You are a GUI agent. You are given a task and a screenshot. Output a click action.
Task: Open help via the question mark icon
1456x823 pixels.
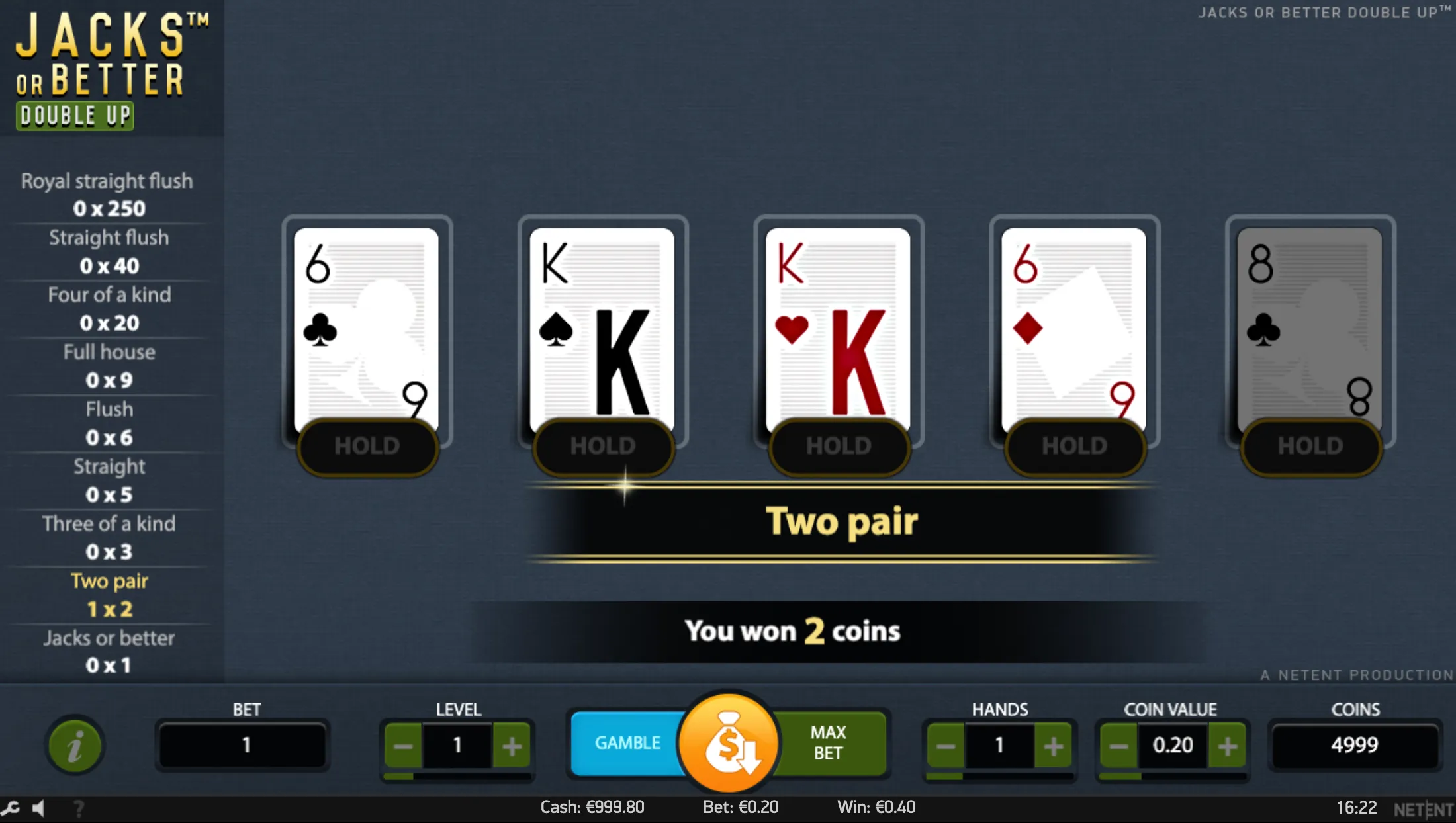[x=79, y=808]
